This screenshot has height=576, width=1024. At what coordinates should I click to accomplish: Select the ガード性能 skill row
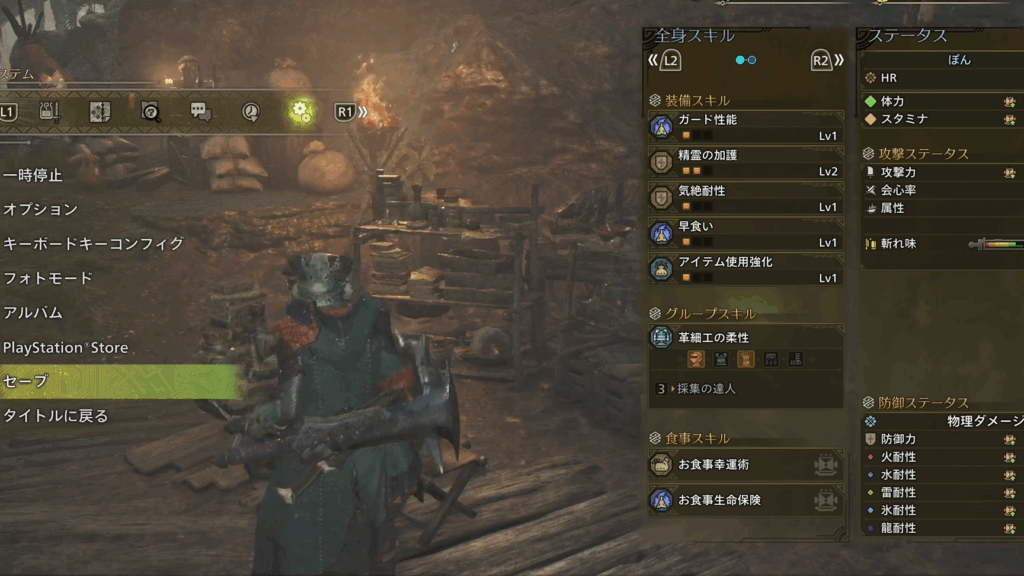[745, 126]
